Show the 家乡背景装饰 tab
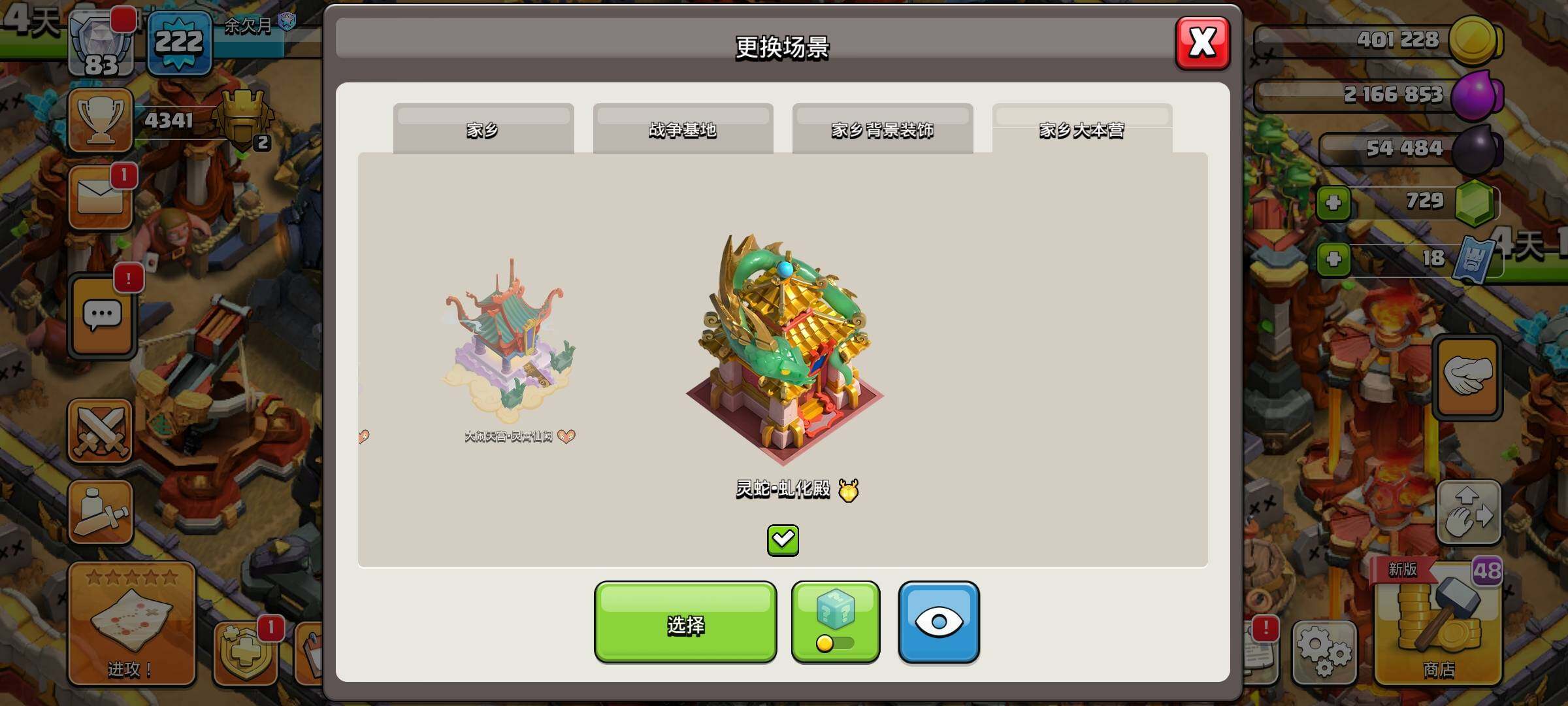The height and width of the screenshot is (706, 1568). 882,129
